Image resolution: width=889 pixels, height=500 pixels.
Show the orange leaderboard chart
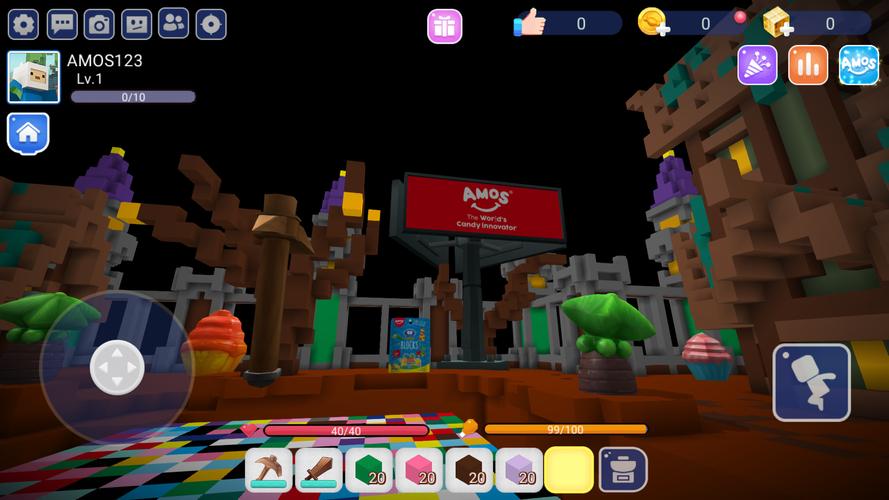pyautogui.click(x=808, y=65)
